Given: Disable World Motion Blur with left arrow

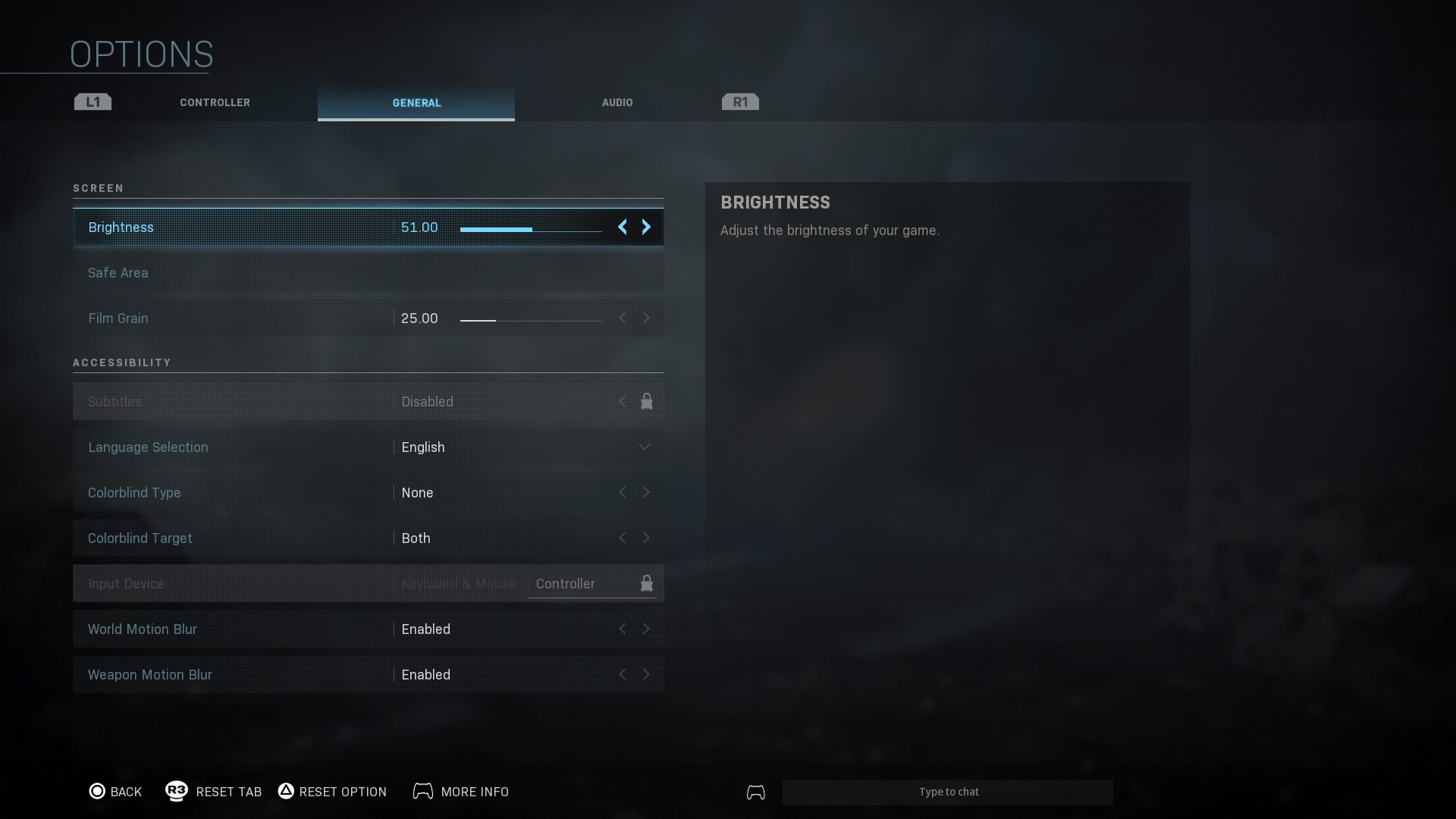Looking at the screenshot, I should [623, 629].
